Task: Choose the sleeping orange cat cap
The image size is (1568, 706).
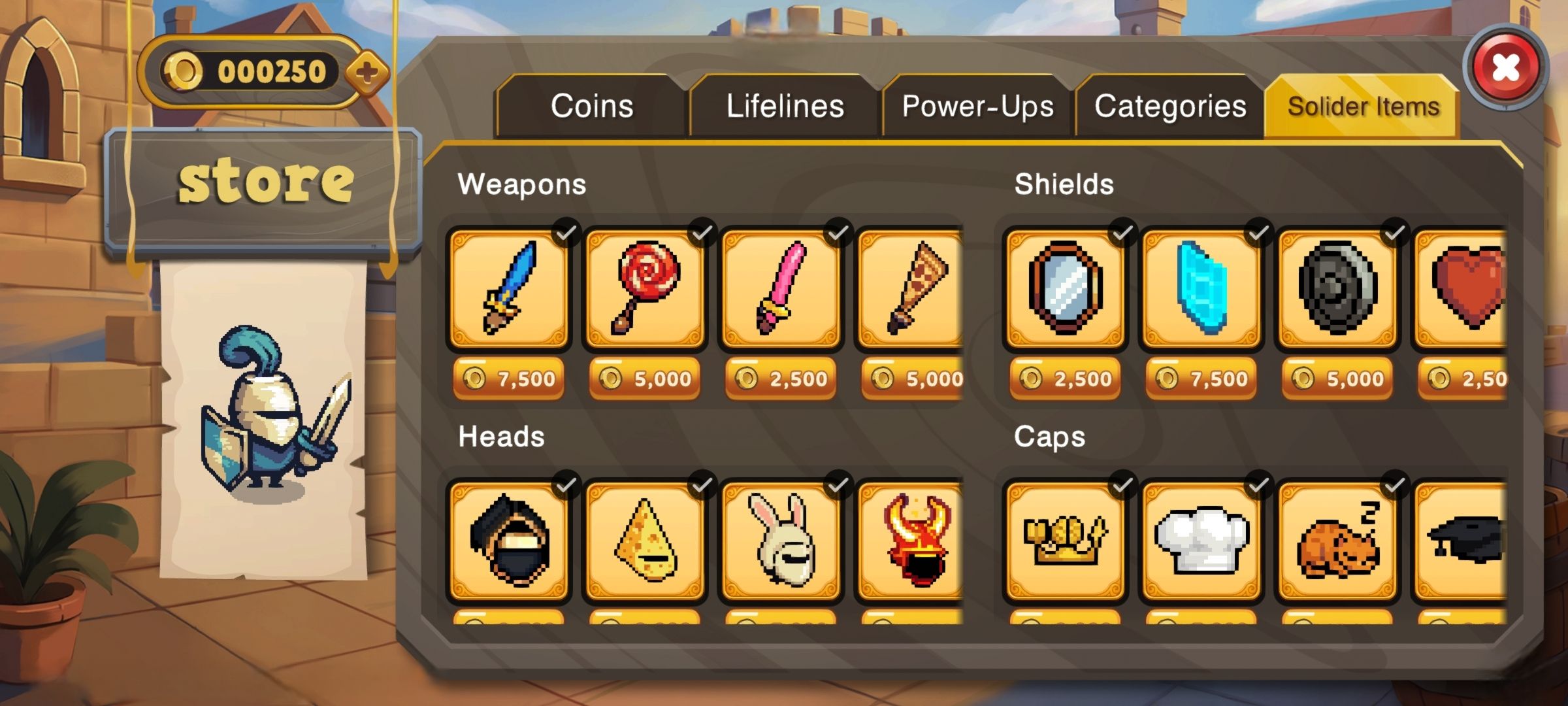Action: [1337, 541]
